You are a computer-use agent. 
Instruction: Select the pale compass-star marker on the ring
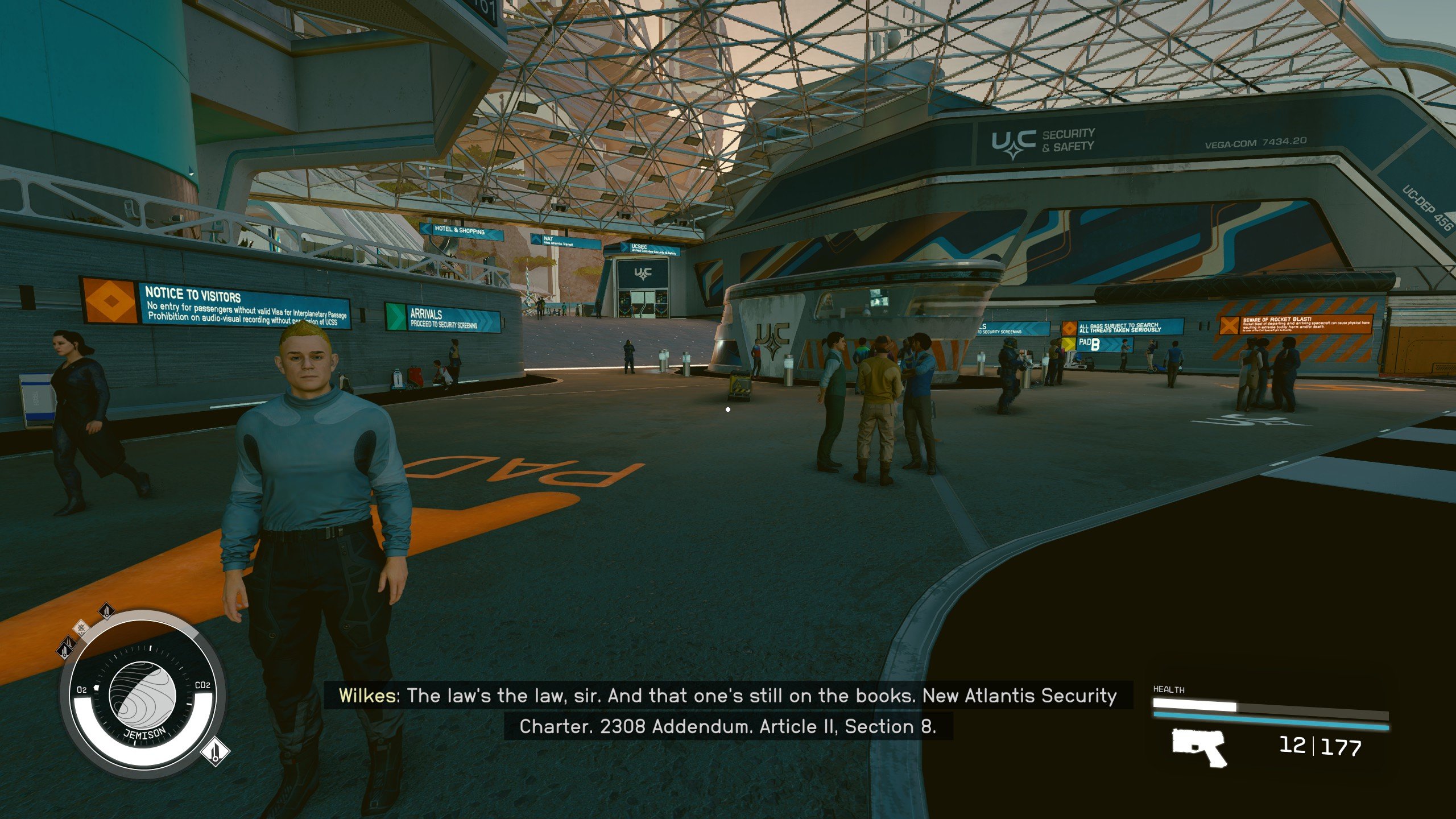pos(82,628)
